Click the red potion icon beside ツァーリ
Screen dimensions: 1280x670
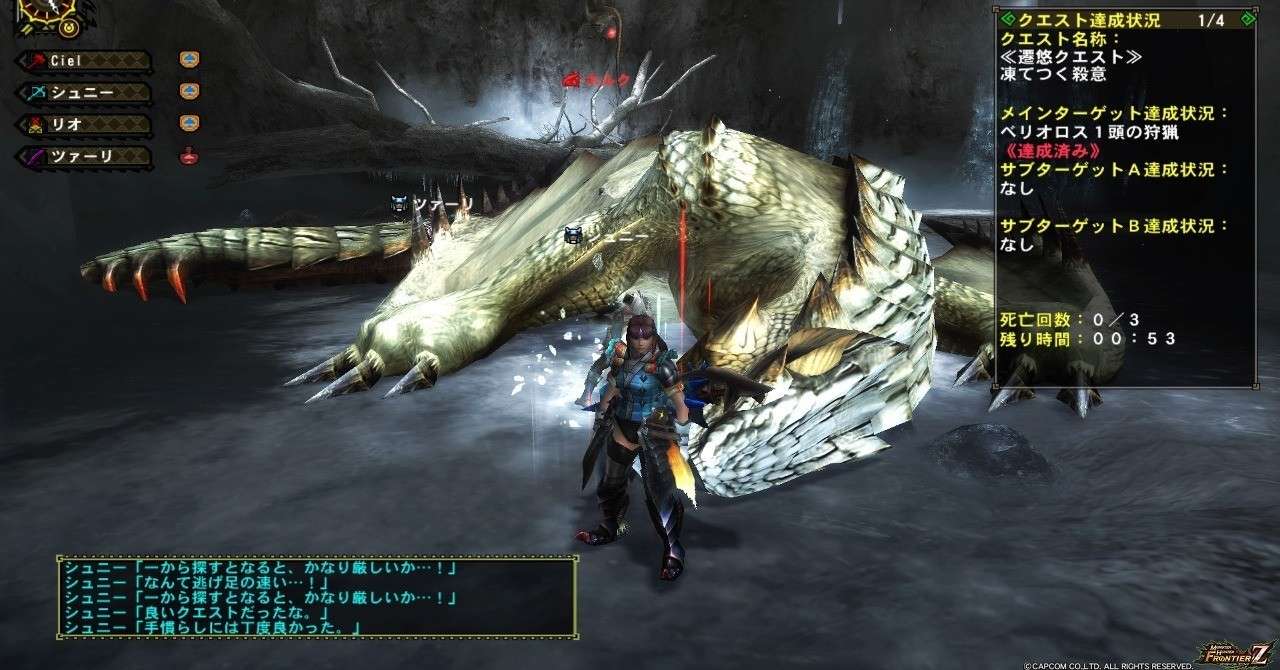point(189,156)
